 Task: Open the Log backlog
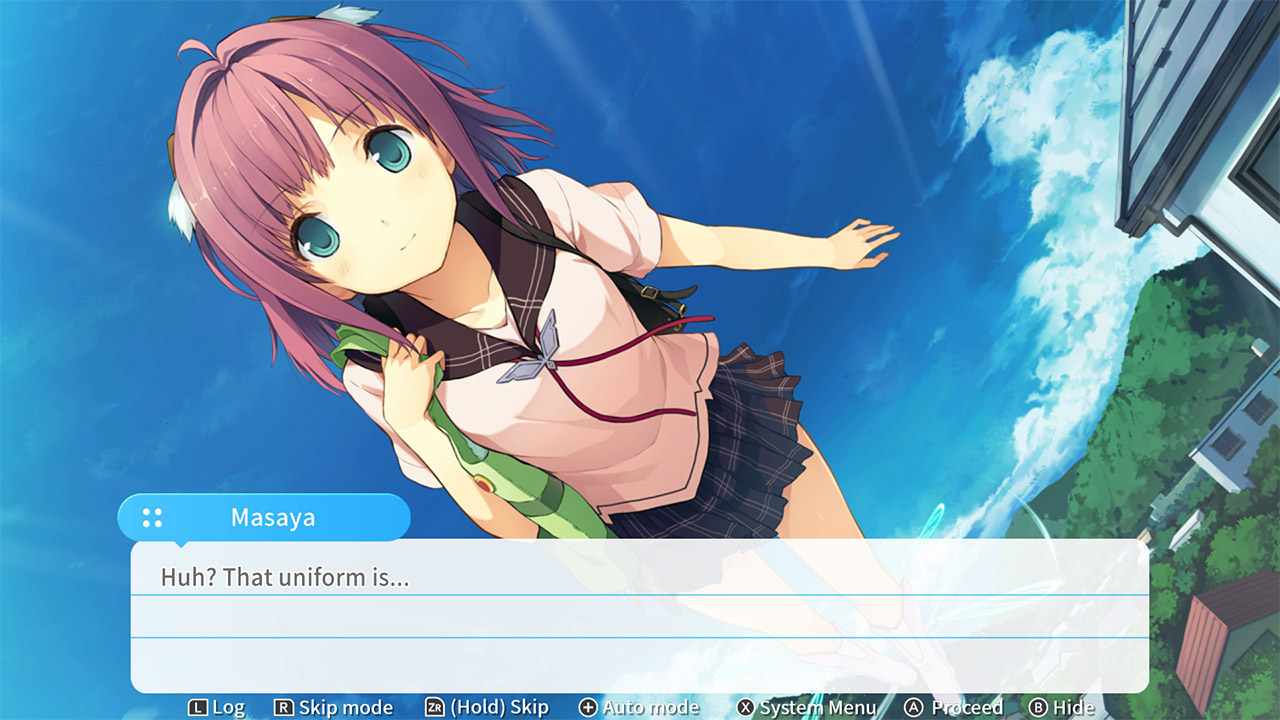click(x=223, y=707)
